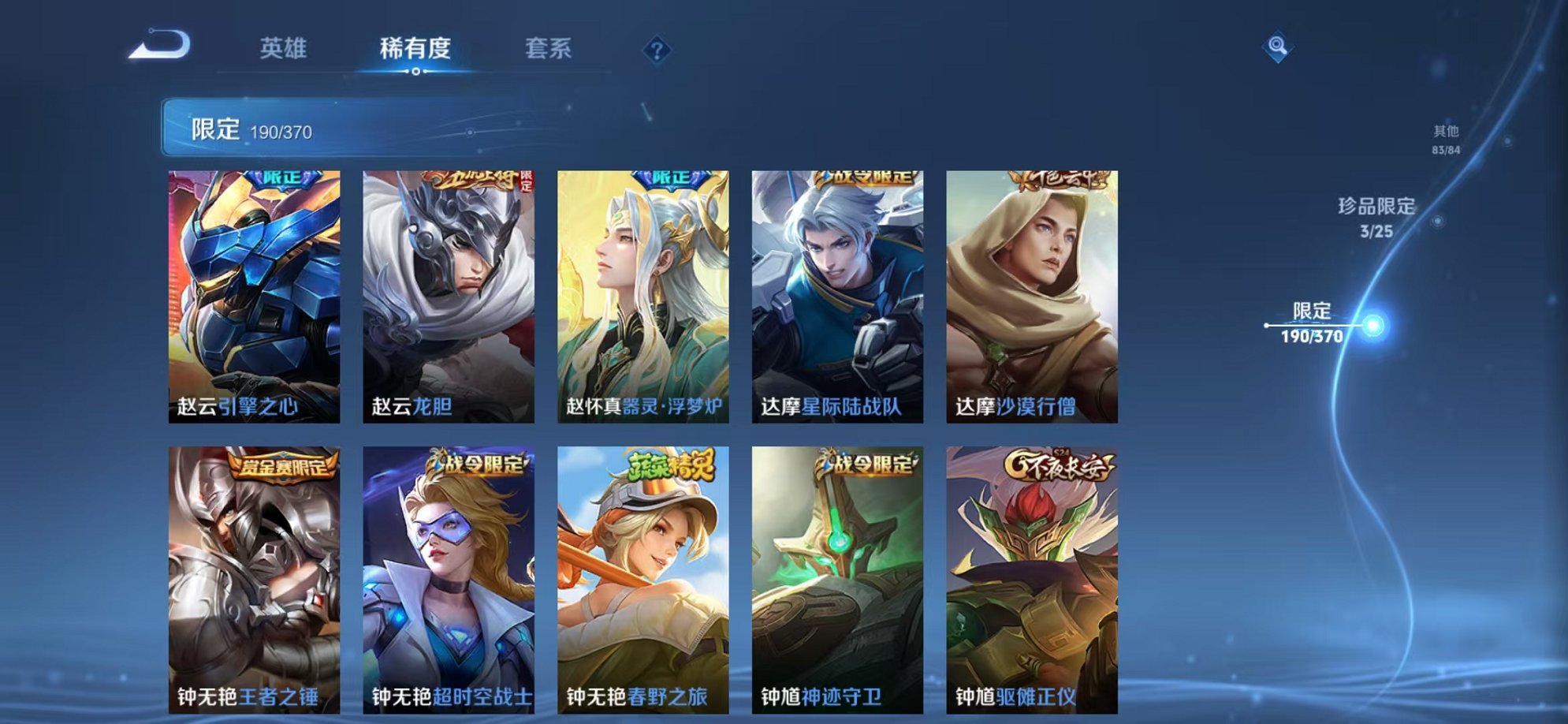This screenshot has height=724, width=1568.
Task: Open help via the question mark icon
Action: 657,50
